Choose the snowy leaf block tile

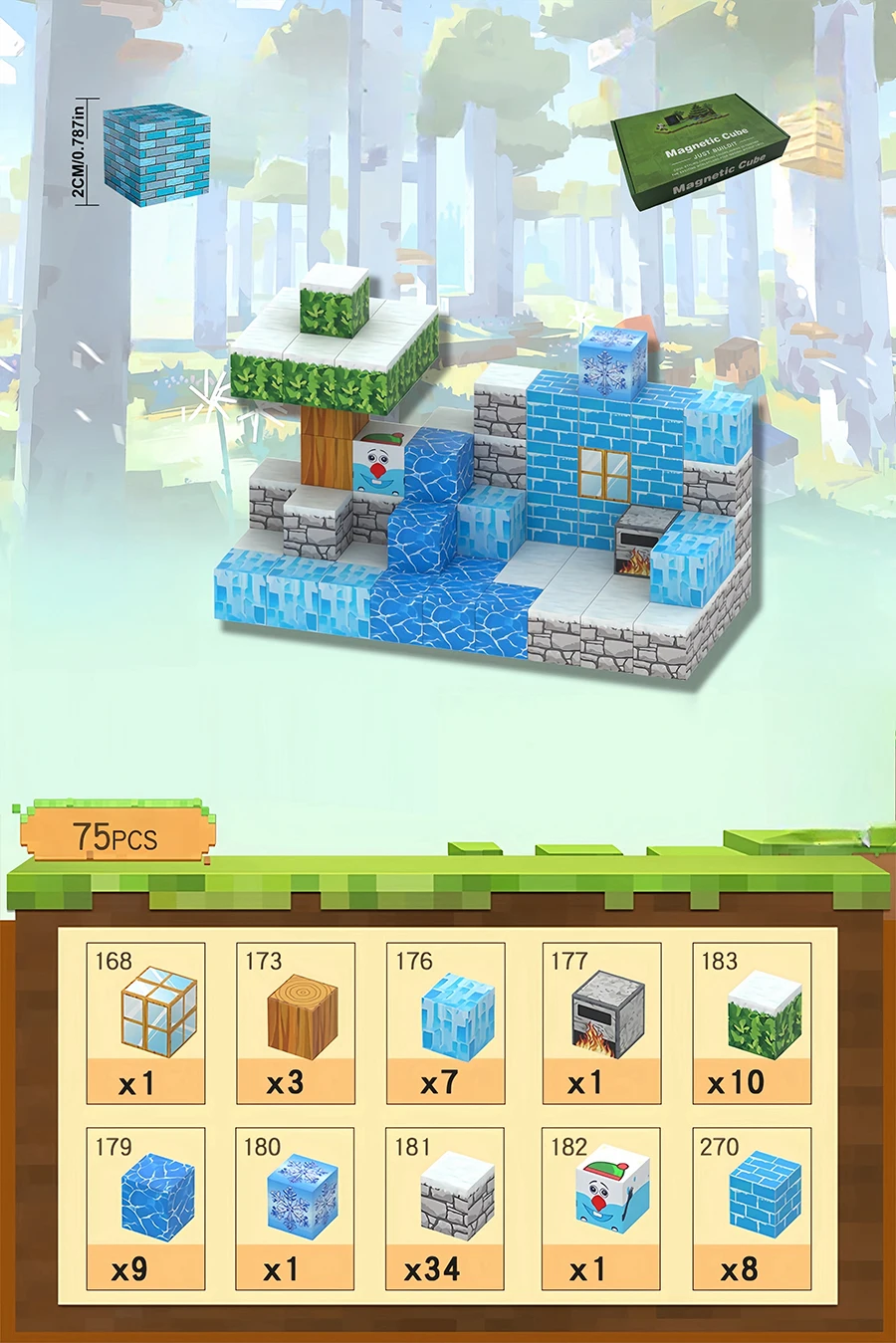[x=752, y=1022]
